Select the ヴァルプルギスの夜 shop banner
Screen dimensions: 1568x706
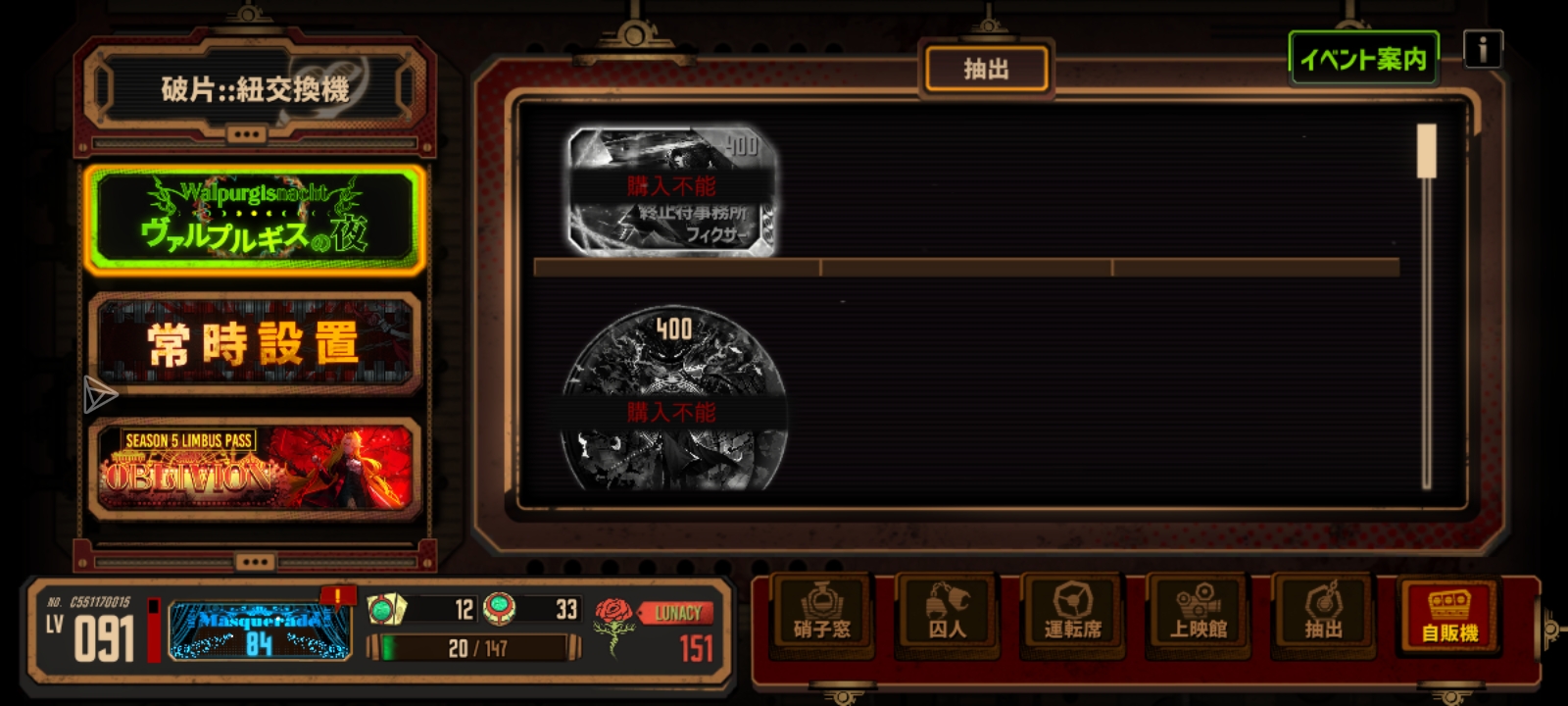click(x=255, y=219)
